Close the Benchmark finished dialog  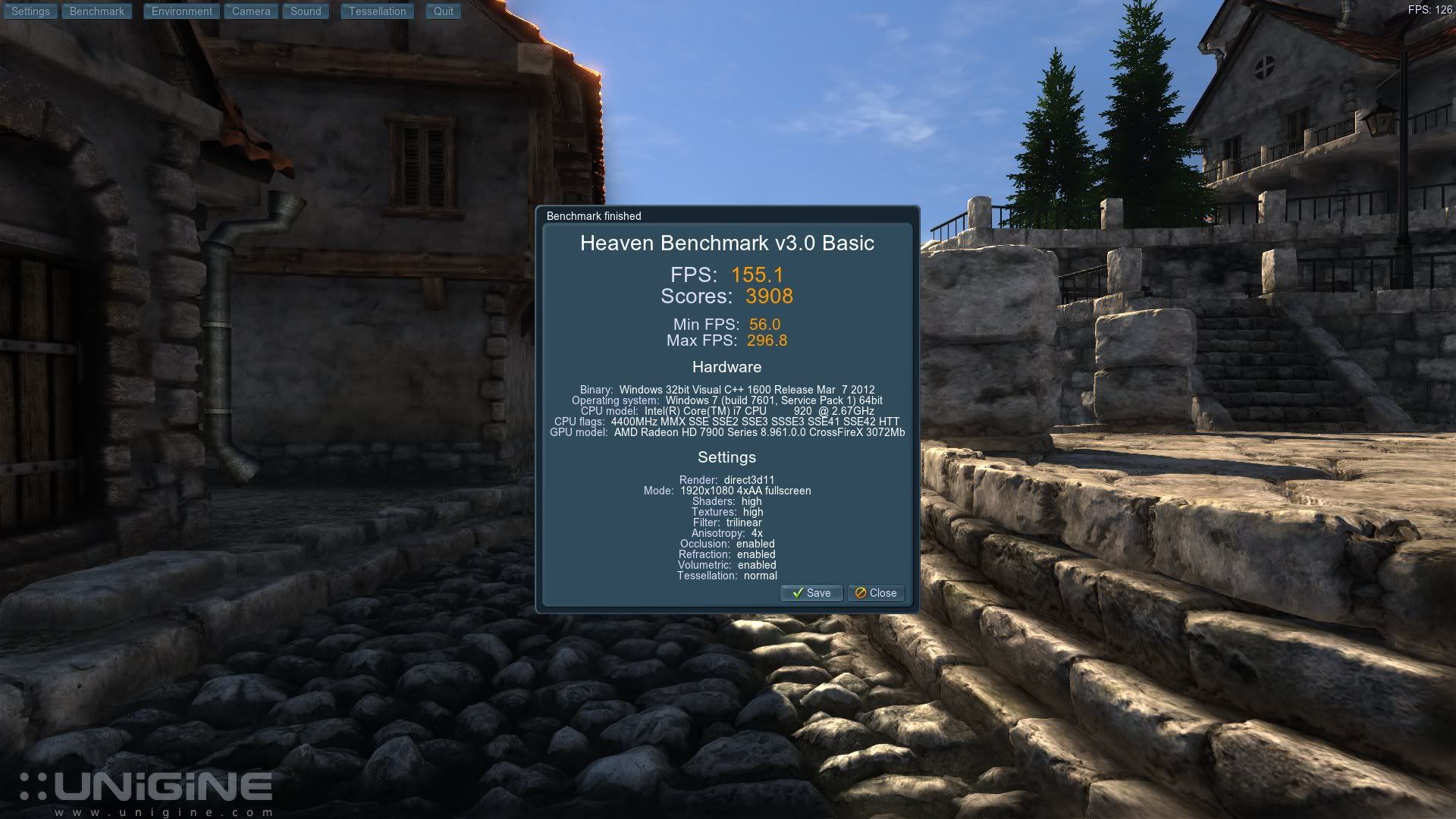(876, 593)
